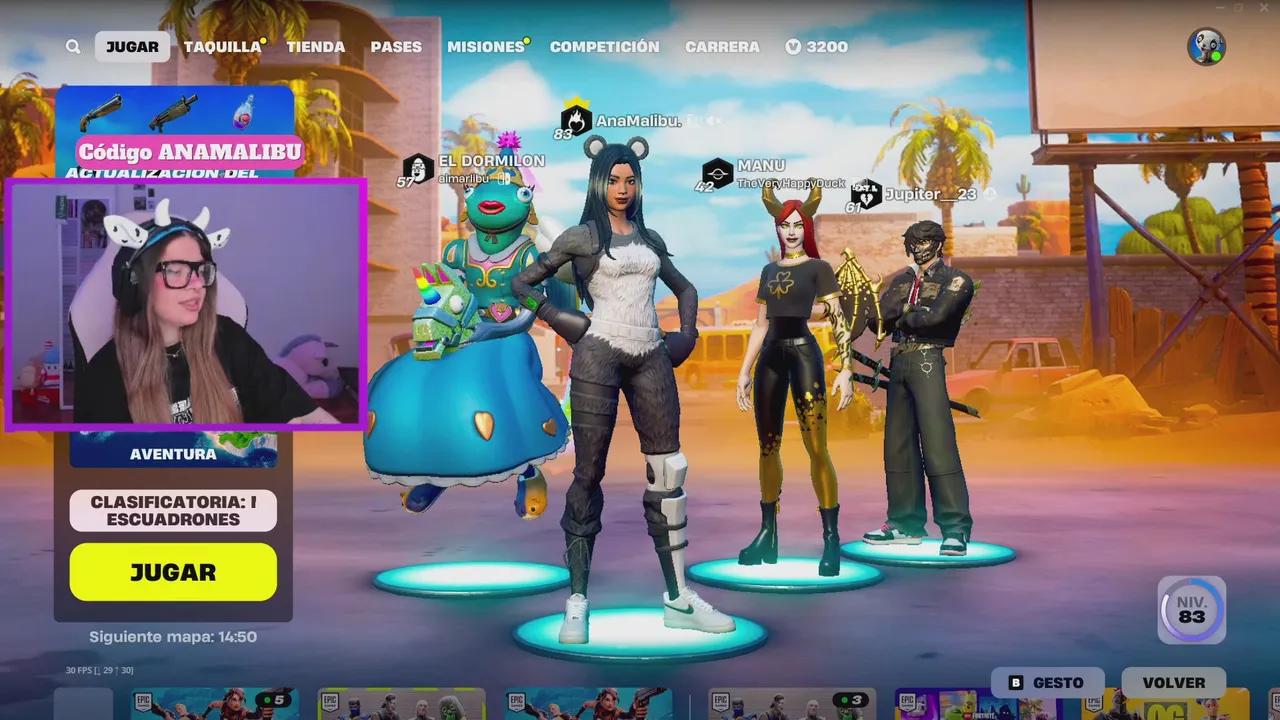Switch to the TAQUILLA tab
Image resolution: width=1280 pixels, height=720 pixels.
221,46
